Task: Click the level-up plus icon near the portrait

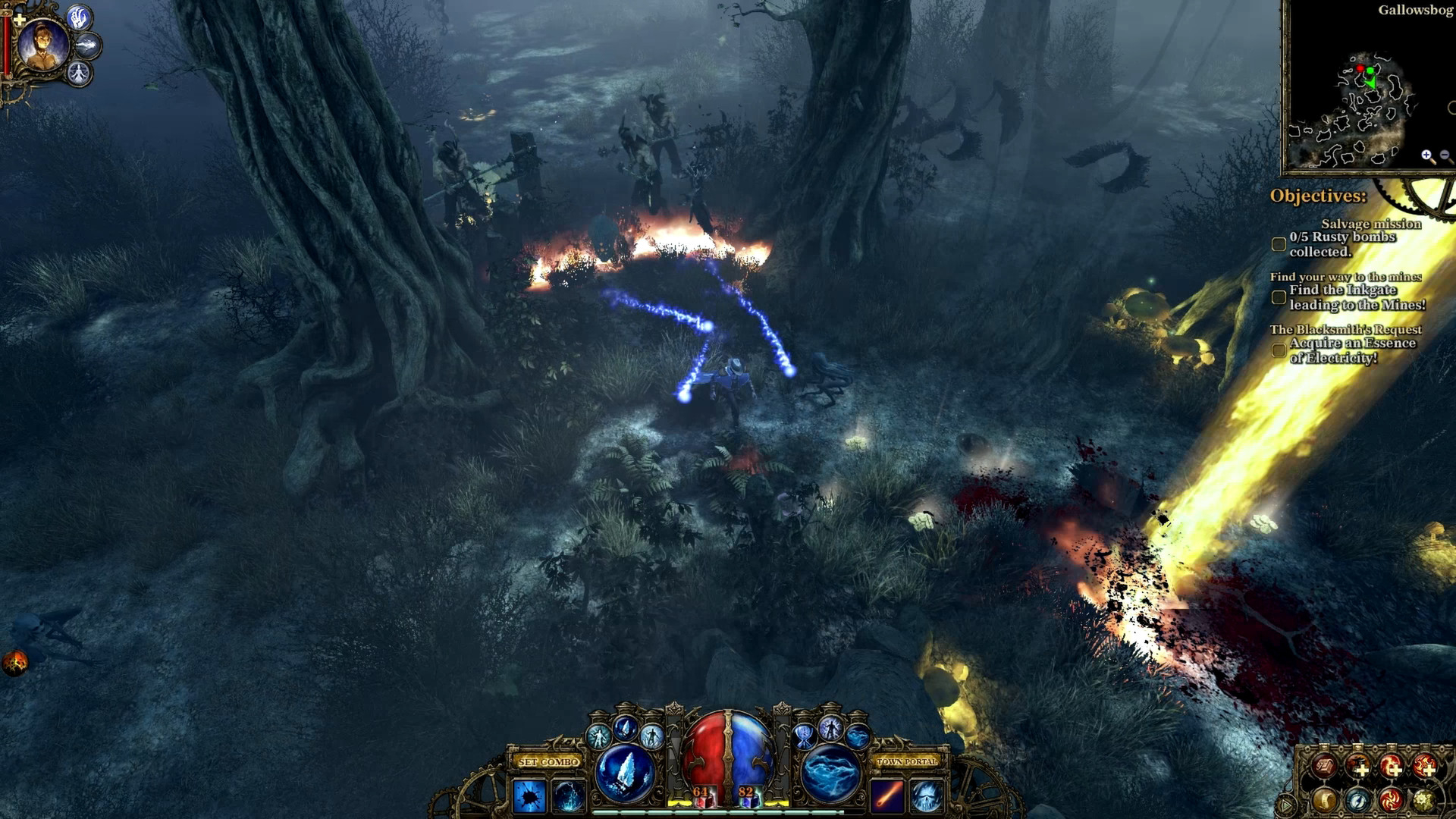Action: point(20,18)
